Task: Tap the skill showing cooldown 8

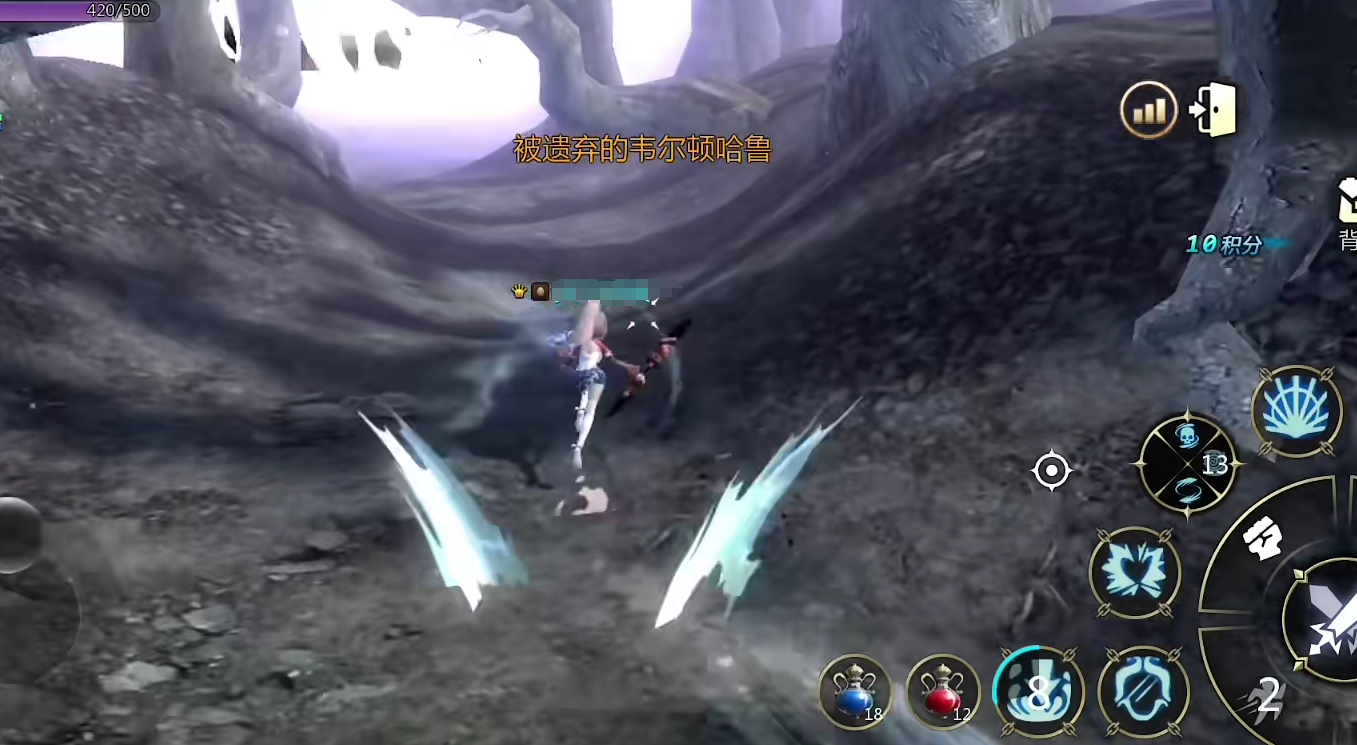Action: pos(1038,691)
